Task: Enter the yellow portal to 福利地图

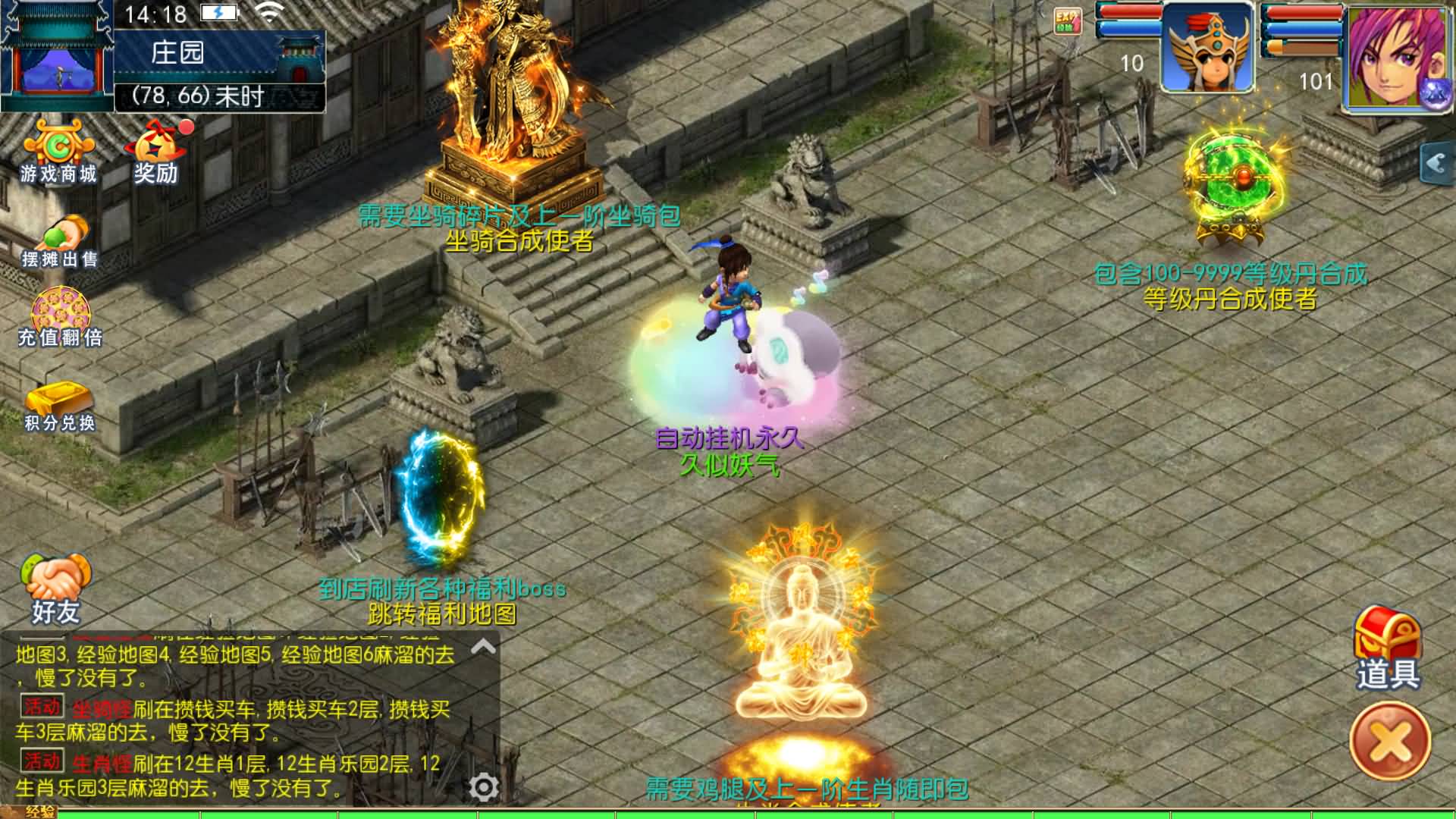Action: [440, 493]
